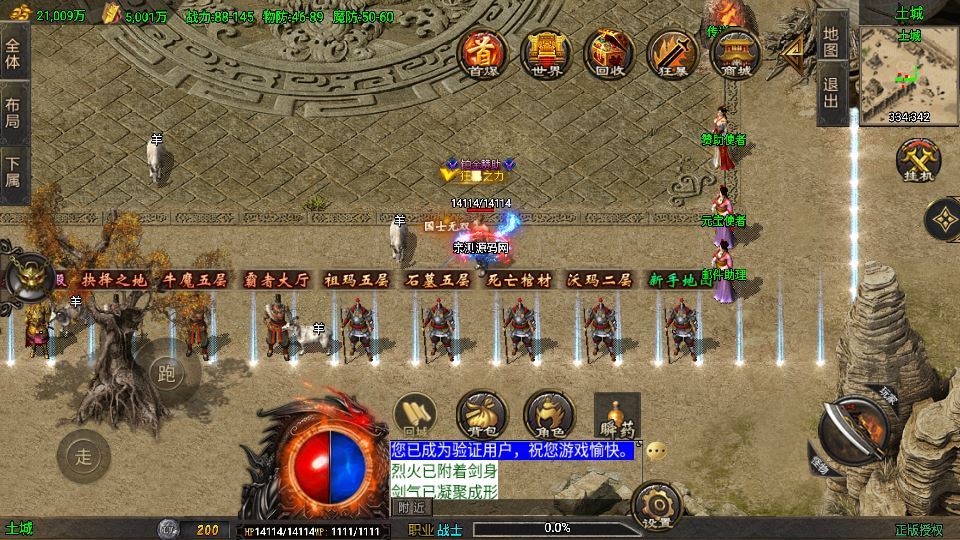The height and width of the screenshot is (540, 960).
Task: Collapse the top icon row arrow
Action: click(x=795, y=50)
